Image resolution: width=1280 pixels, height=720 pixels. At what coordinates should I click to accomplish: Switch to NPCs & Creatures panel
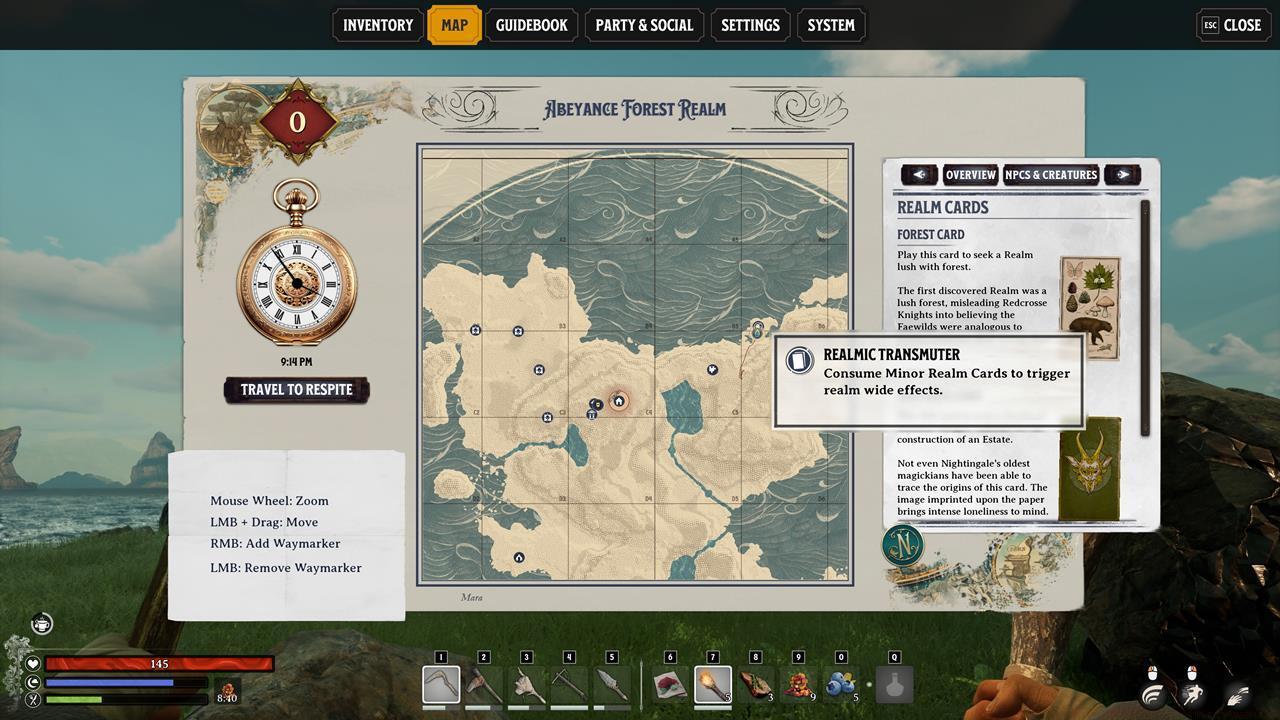click(x=1051, y=175)
